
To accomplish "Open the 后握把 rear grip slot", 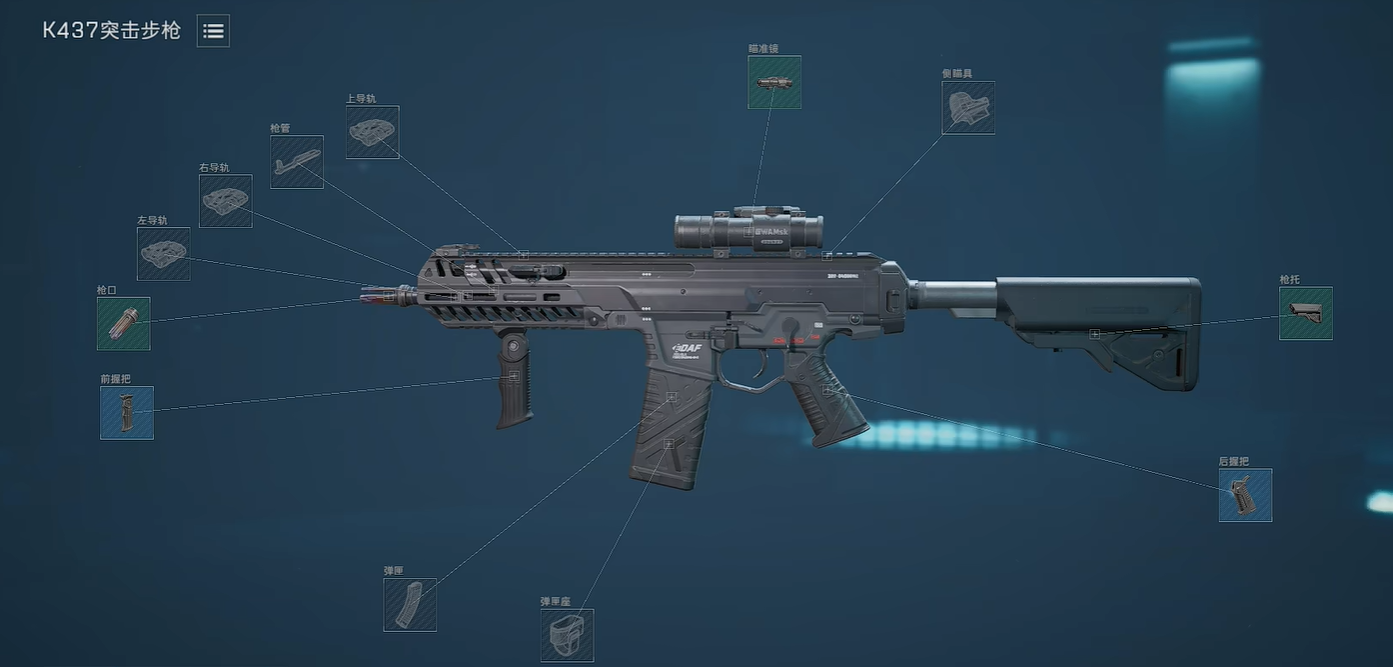I will pyautogui.click(x=1245, y=495).
